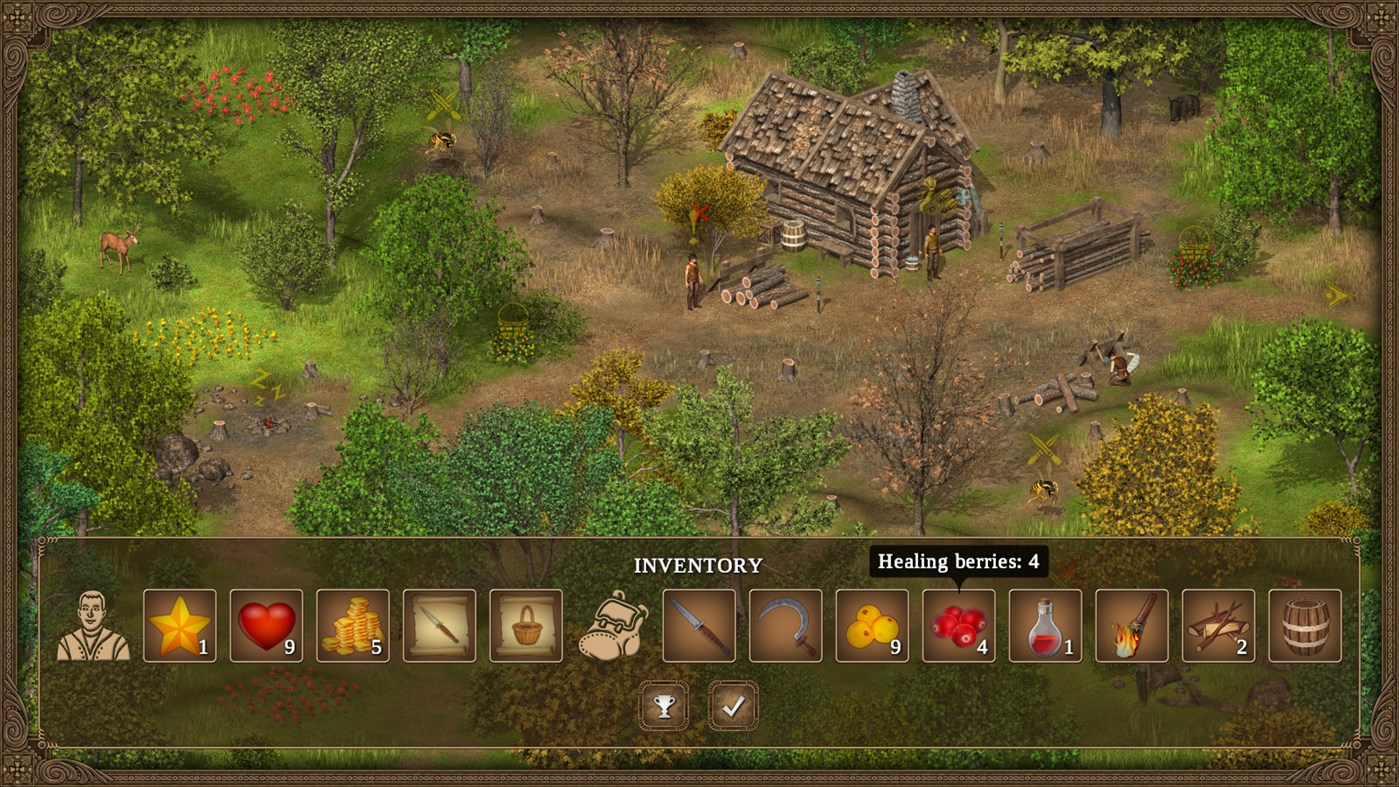Select the healing berries item showing 4
Viewport: 1399px width, 787px height.
click(x=957, y=625)
